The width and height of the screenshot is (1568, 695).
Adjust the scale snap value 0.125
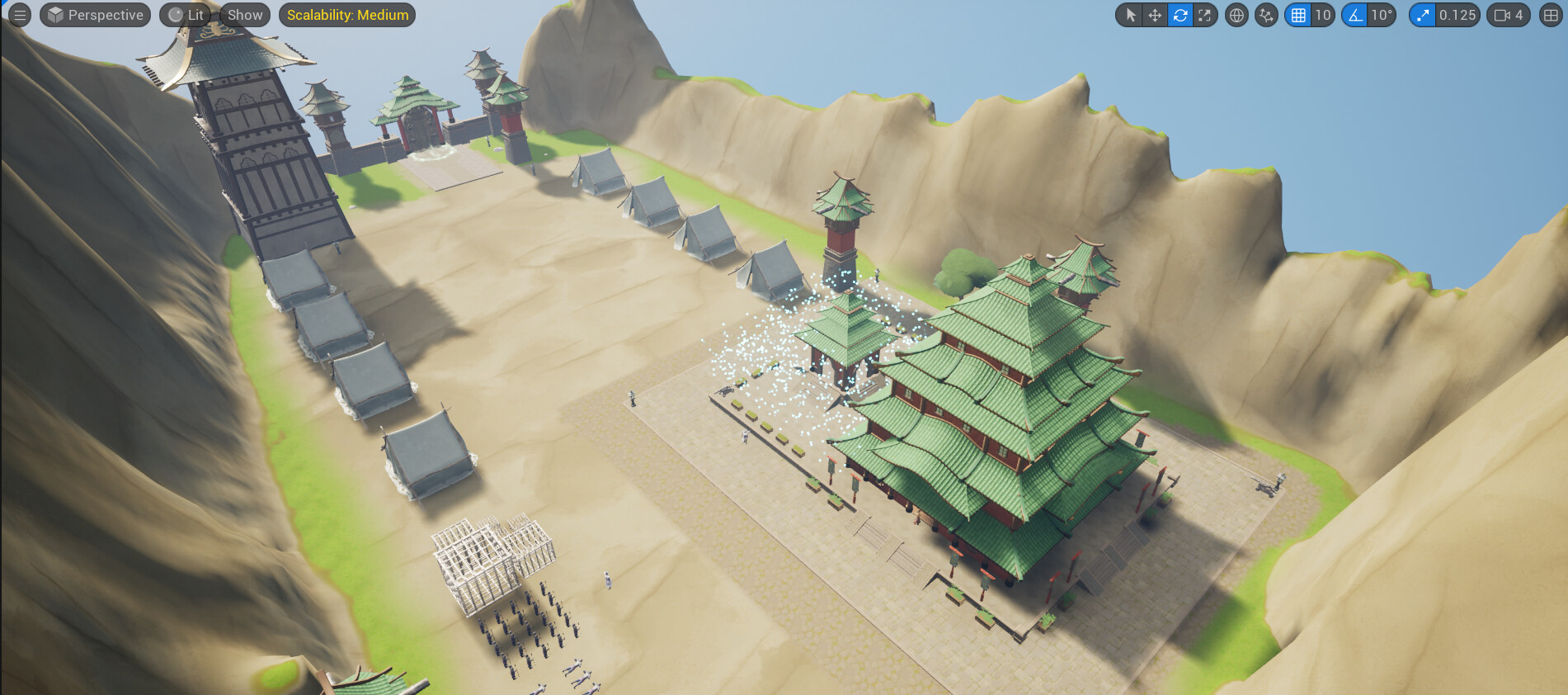coord(1457,15)
